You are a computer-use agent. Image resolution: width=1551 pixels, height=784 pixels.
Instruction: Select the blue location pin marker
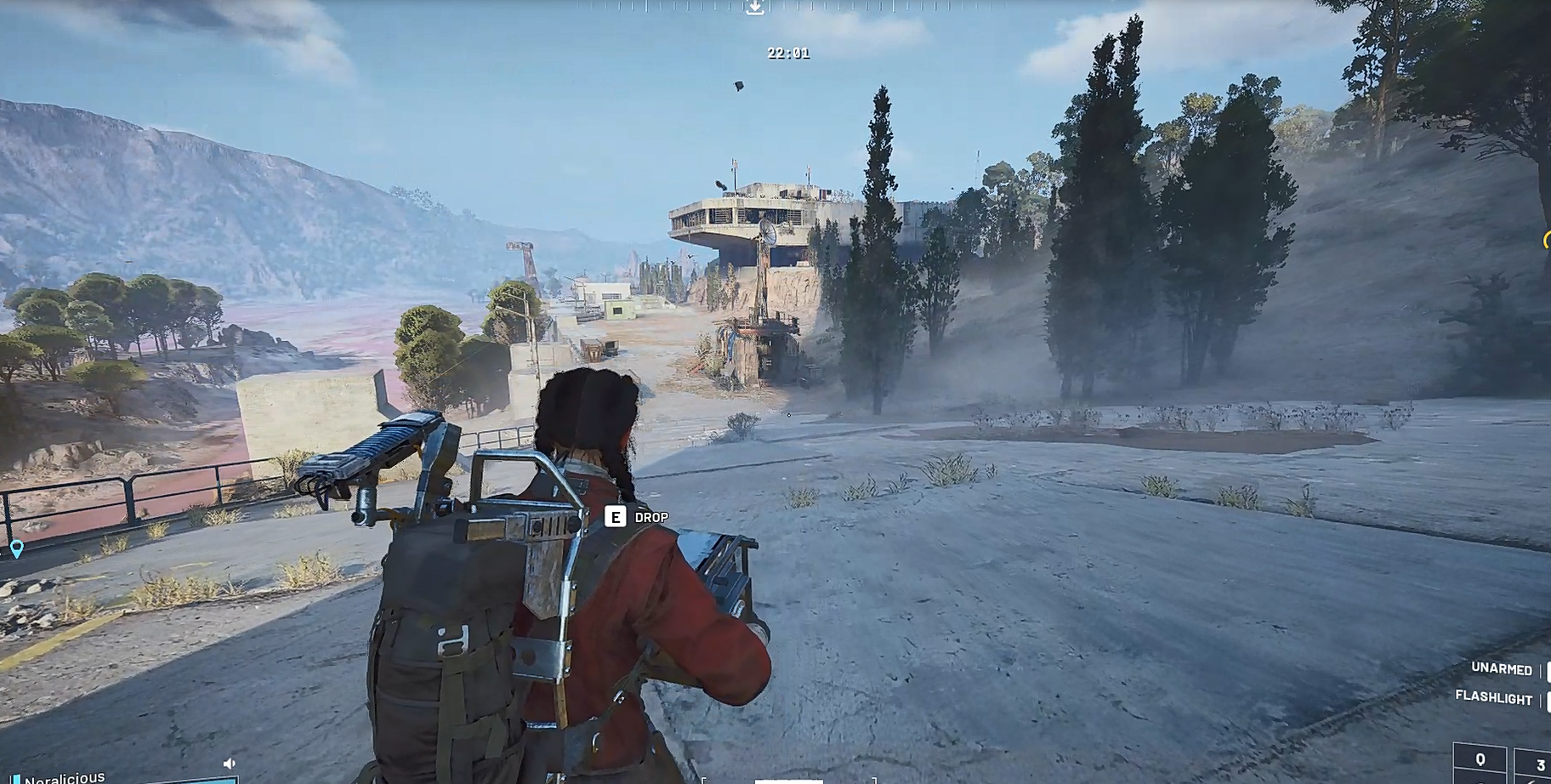pyautogui.click(x=16, y=548)
